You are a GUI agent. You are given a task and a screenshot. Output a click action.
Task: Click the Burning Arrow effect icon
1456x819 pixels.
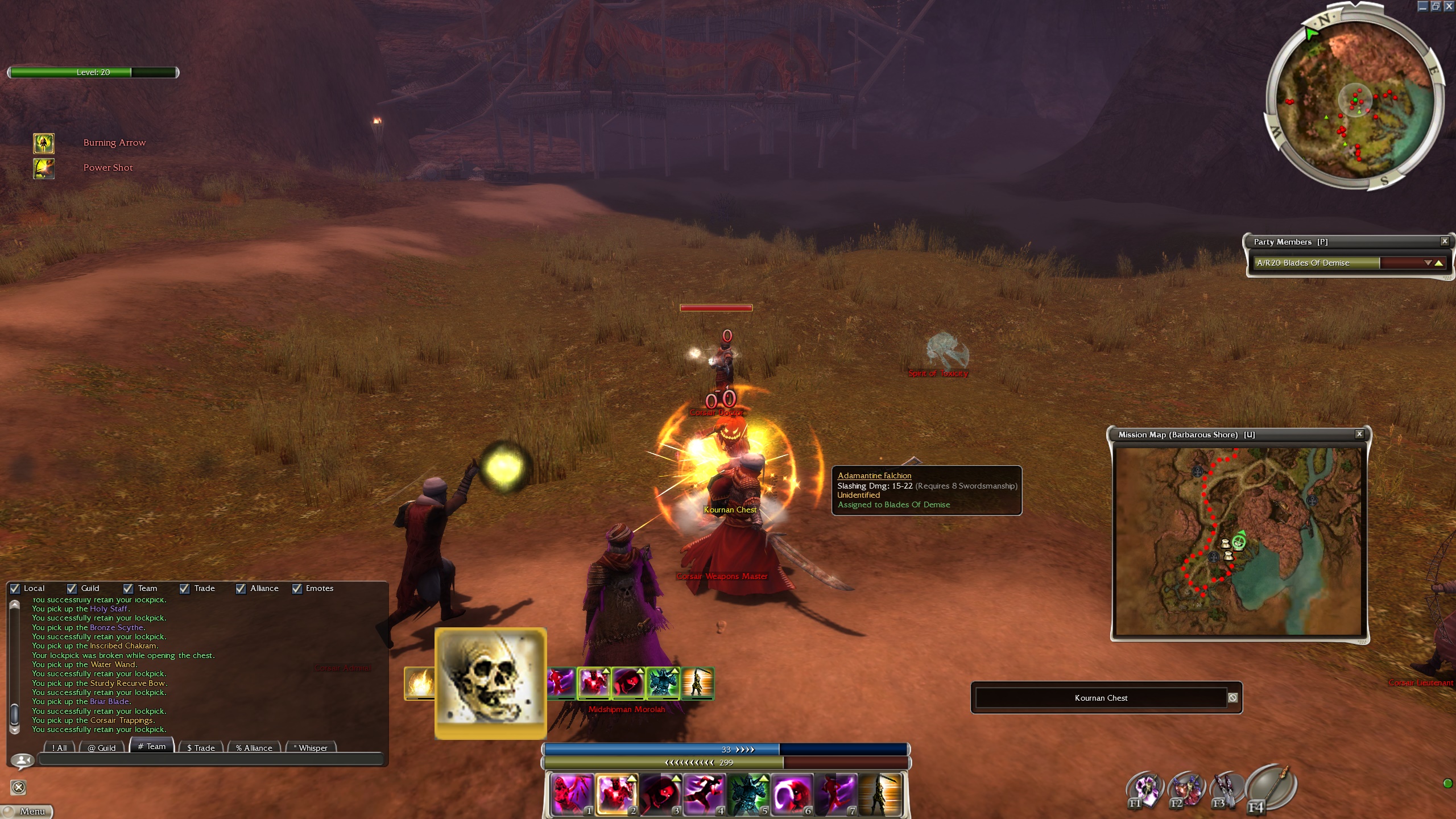[44, 143]
